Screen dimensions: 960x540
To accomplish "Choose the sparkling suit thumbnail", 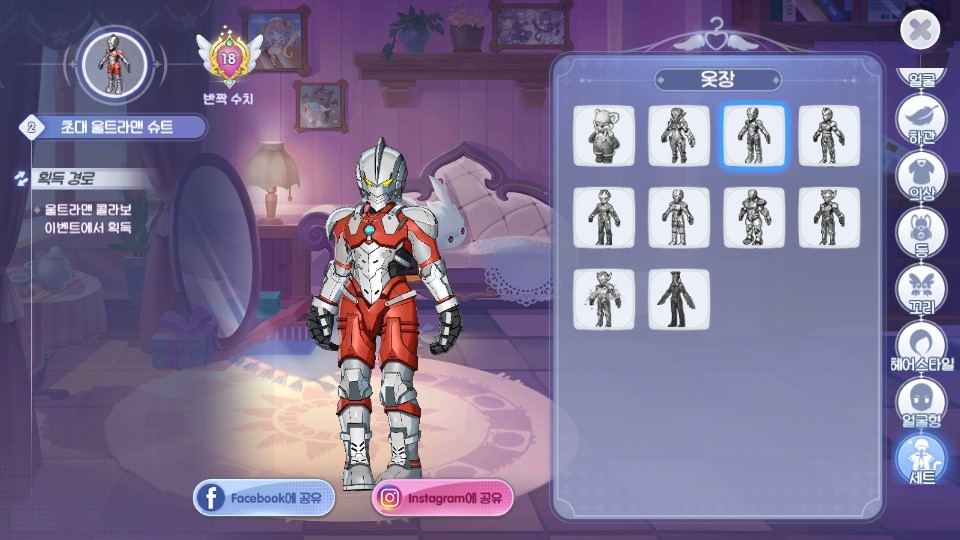I will point(604,299).
